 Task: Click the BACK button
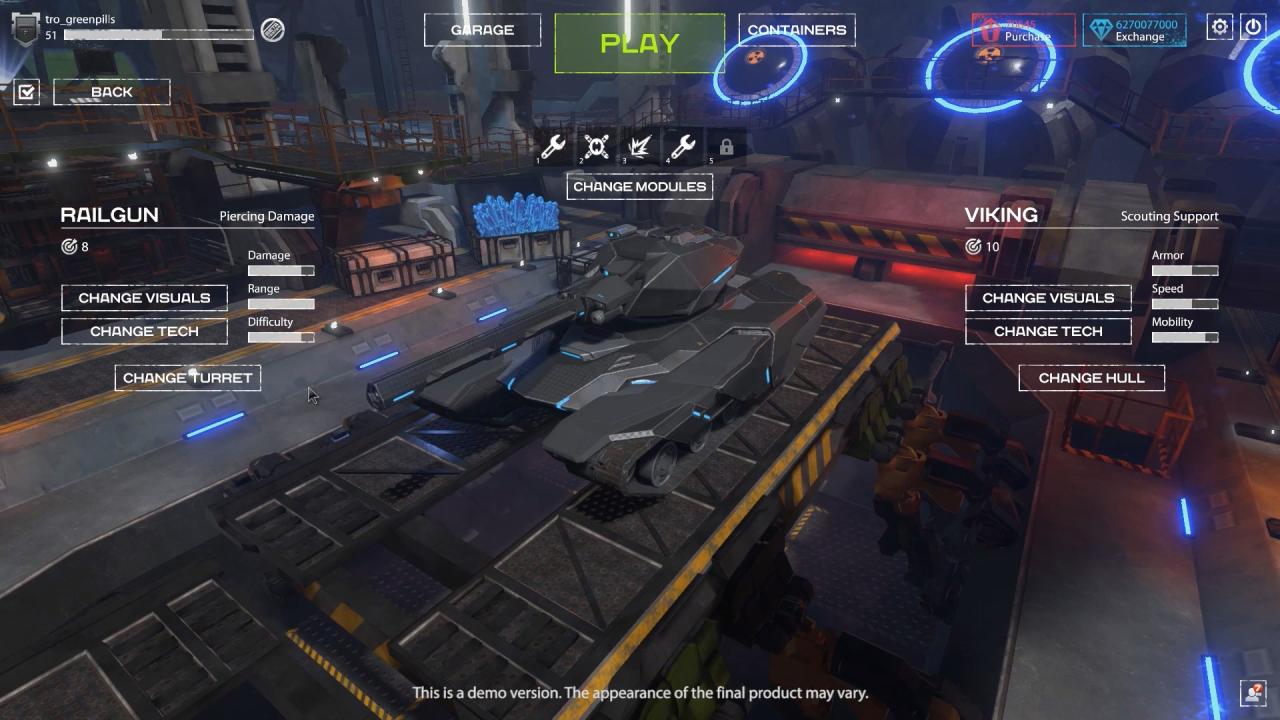(111, 91)
